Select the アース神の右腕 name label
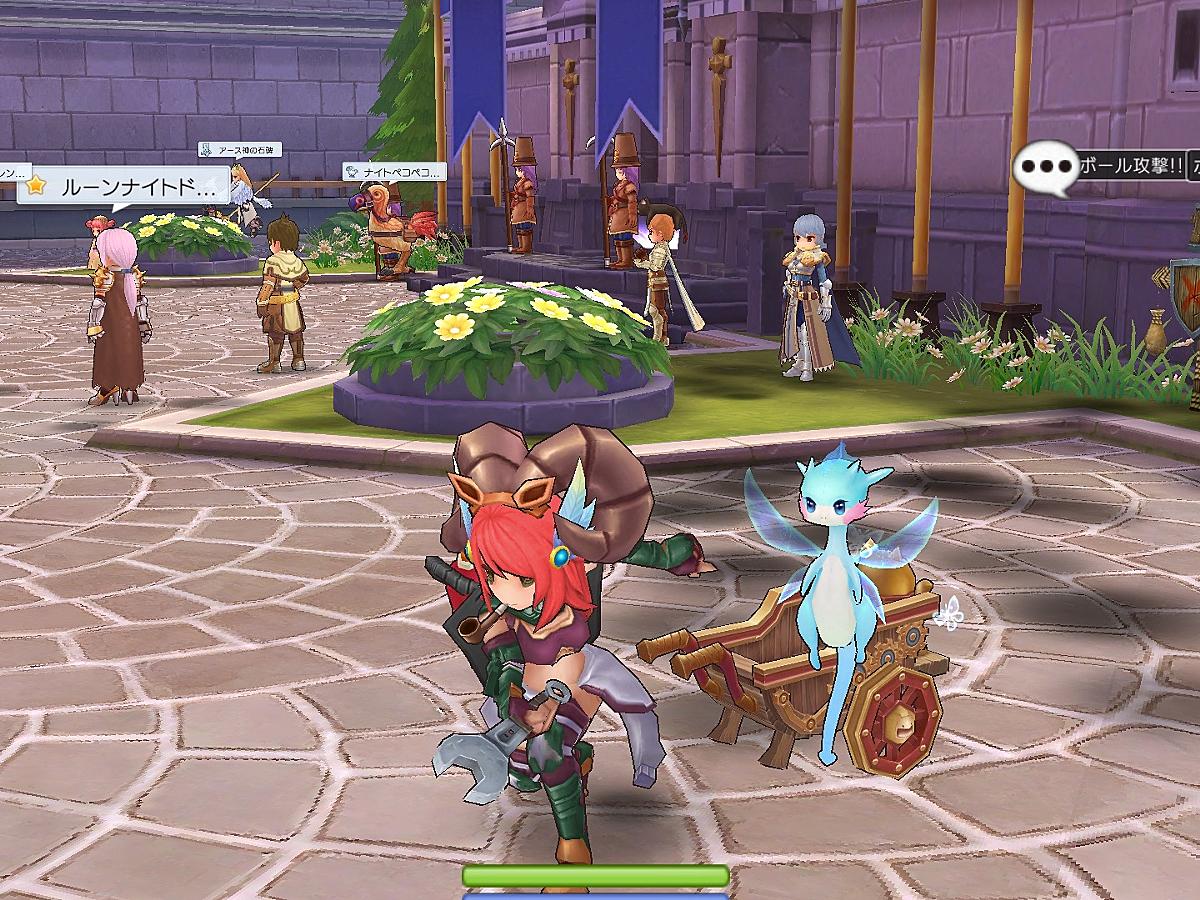 (239, 150)
